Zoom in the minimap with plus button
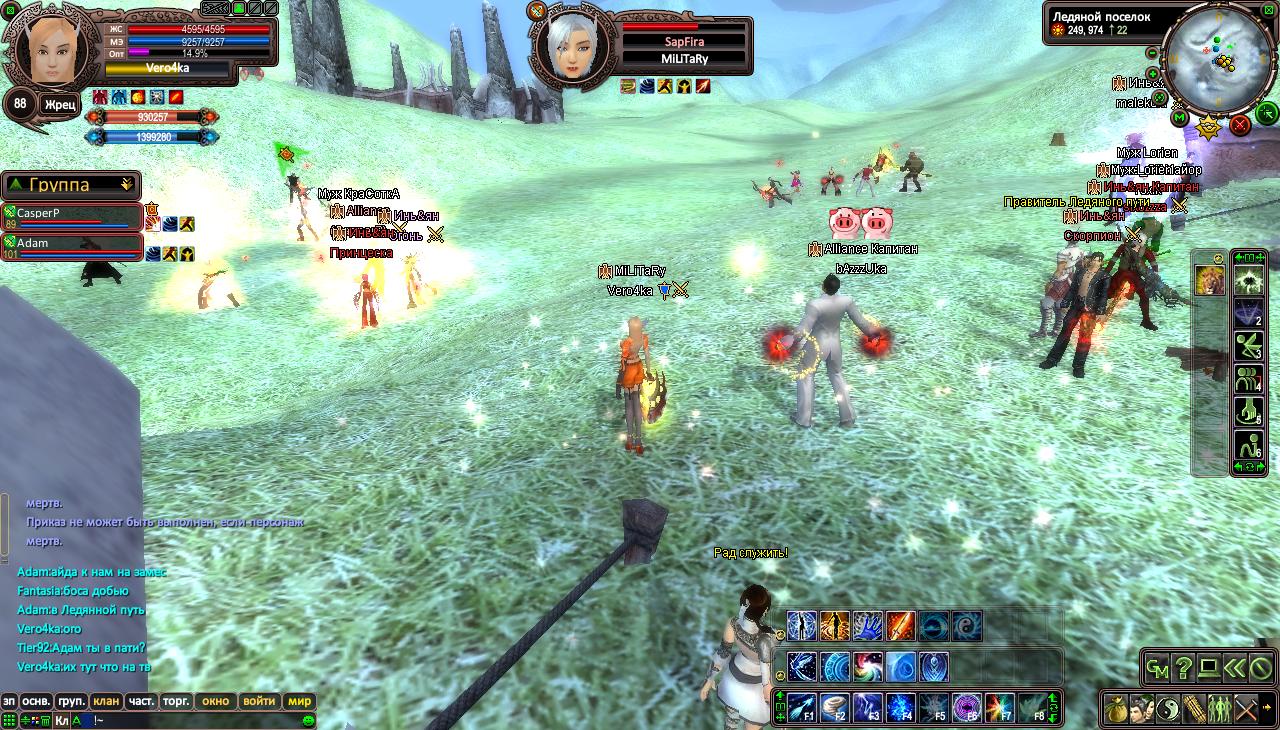 tap(1152, 74)
